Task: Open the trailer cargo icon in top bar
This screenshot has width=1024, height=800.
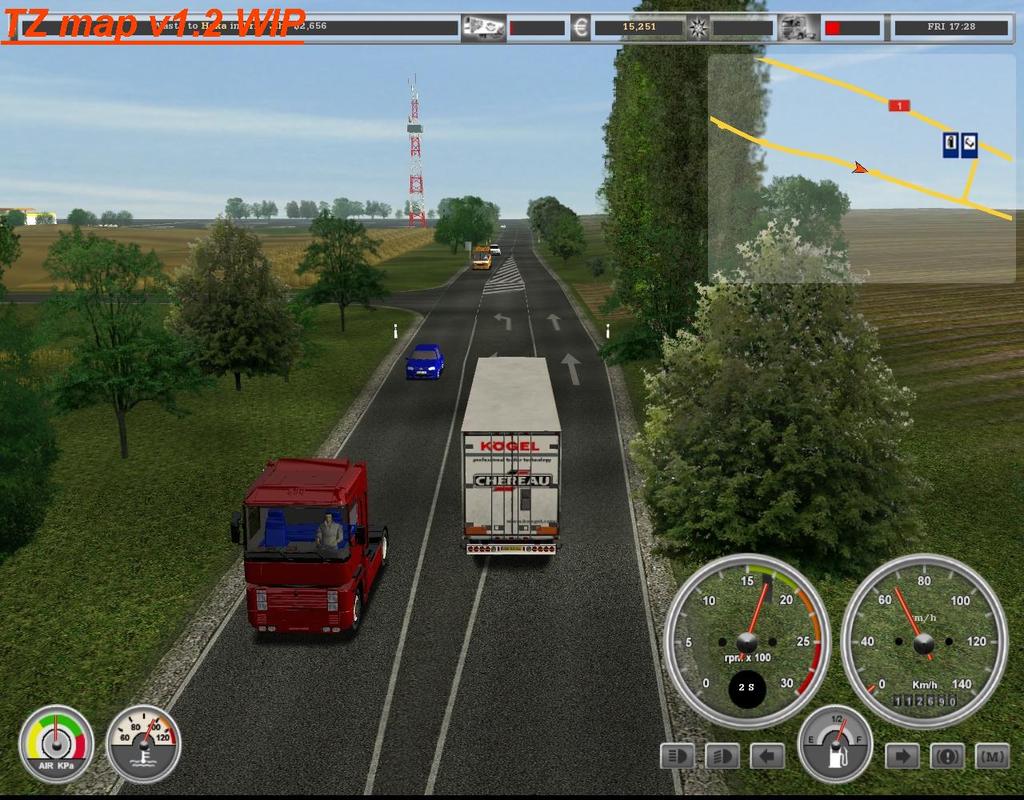Action: (x=483, y=27)
